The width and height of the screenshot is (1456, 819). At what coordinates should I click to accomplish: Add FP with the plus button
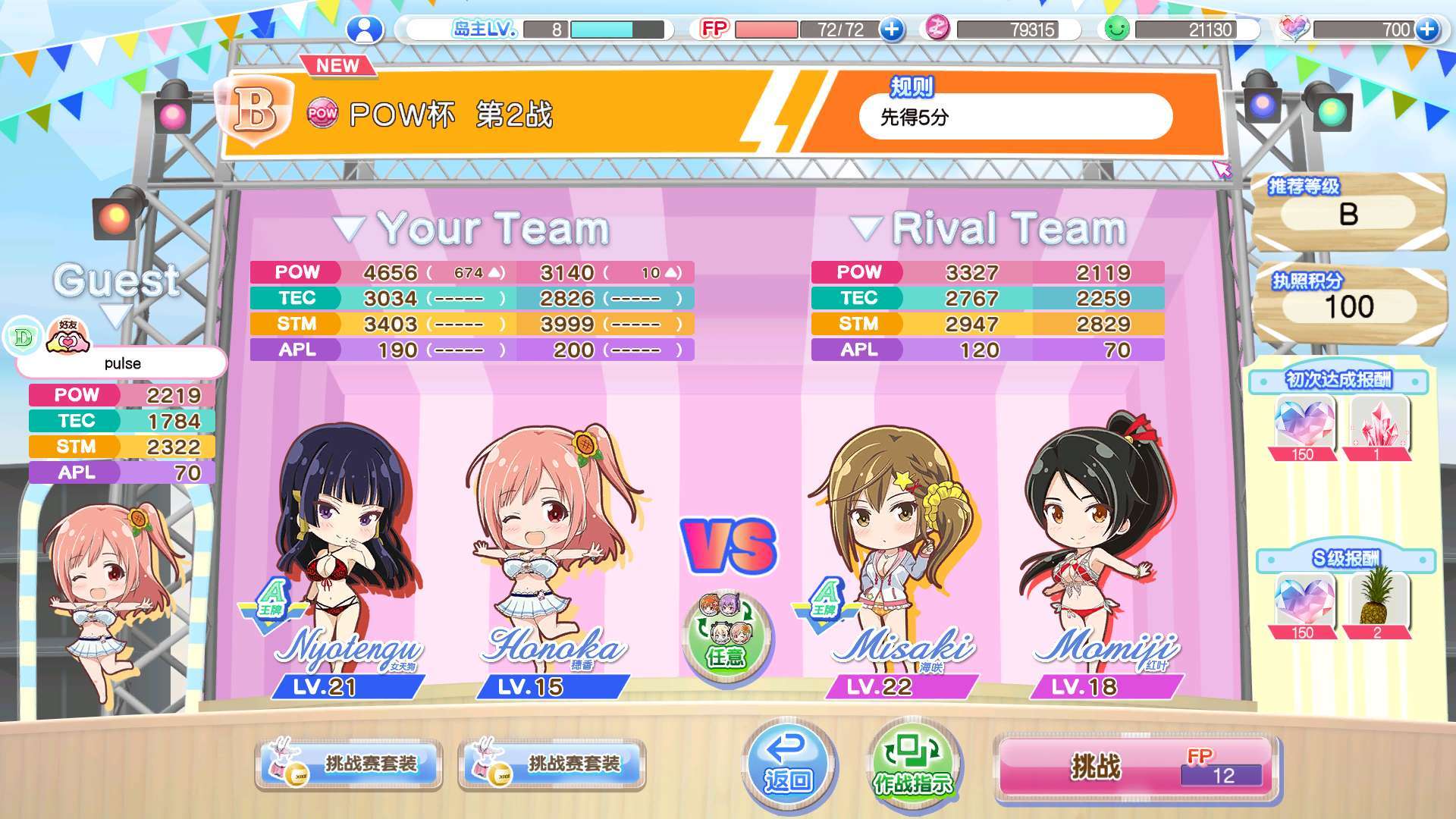coord(892,30)
